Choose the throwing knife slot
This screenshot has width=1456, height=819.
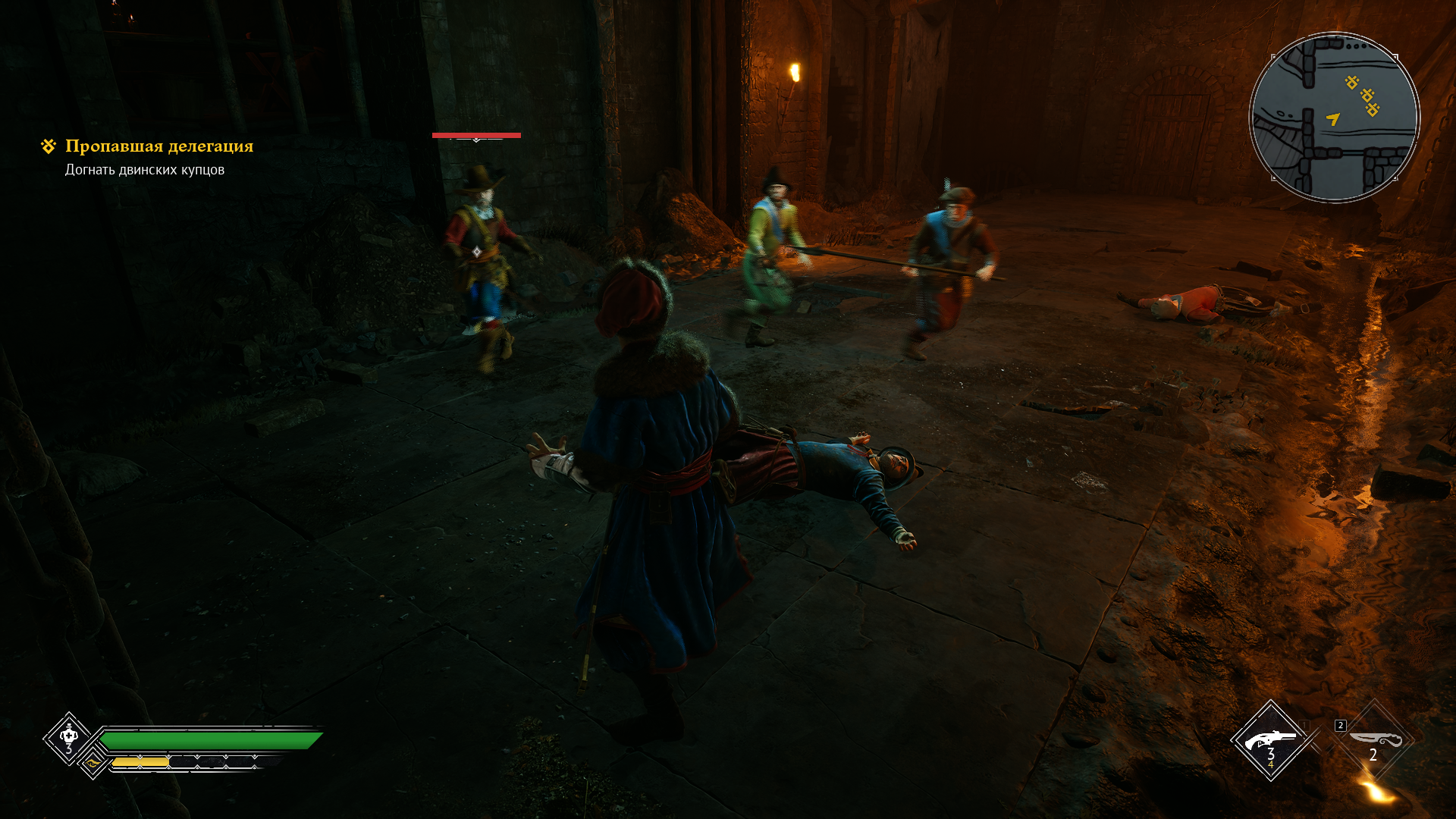coord(1373,740)
